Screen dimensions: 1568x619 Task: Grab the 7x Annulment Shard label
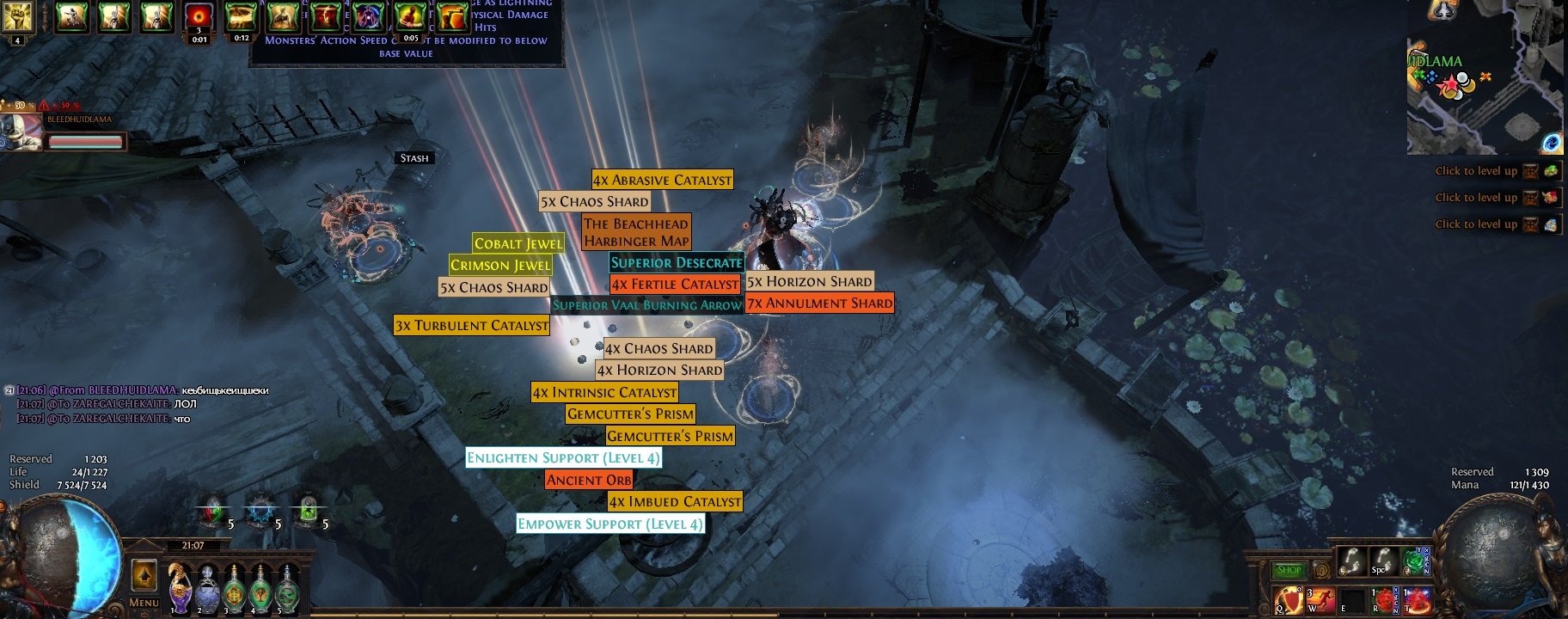coord(820,303)
